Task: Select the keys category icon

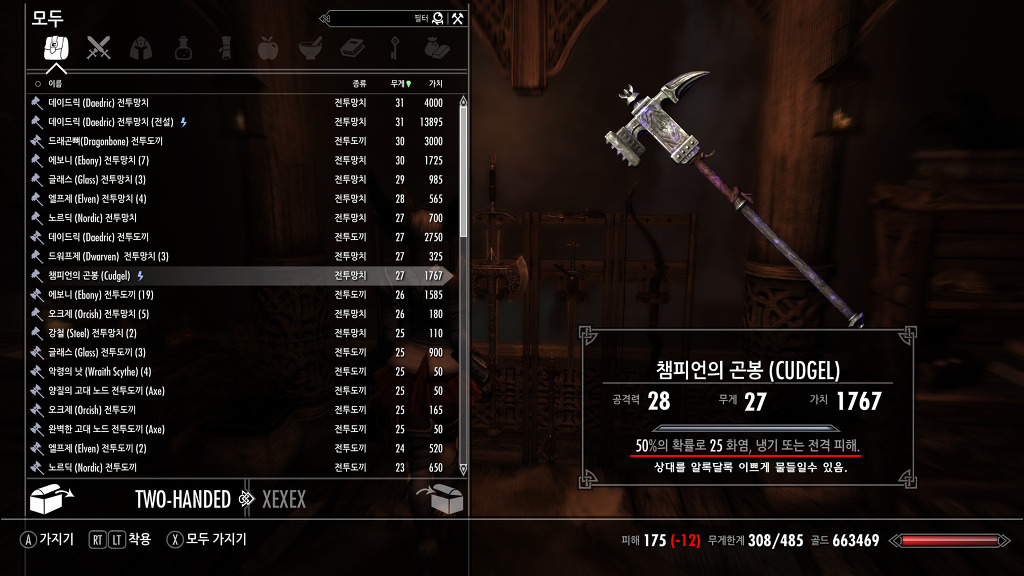Action: pyautogui.click(x=395, y=47)
